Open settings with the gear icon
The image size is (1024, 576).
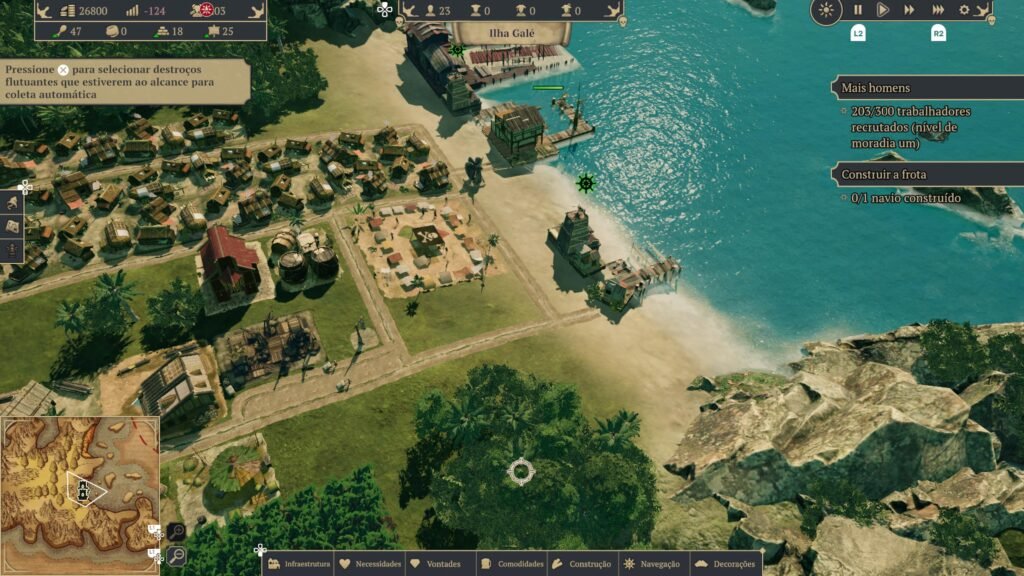964,10
